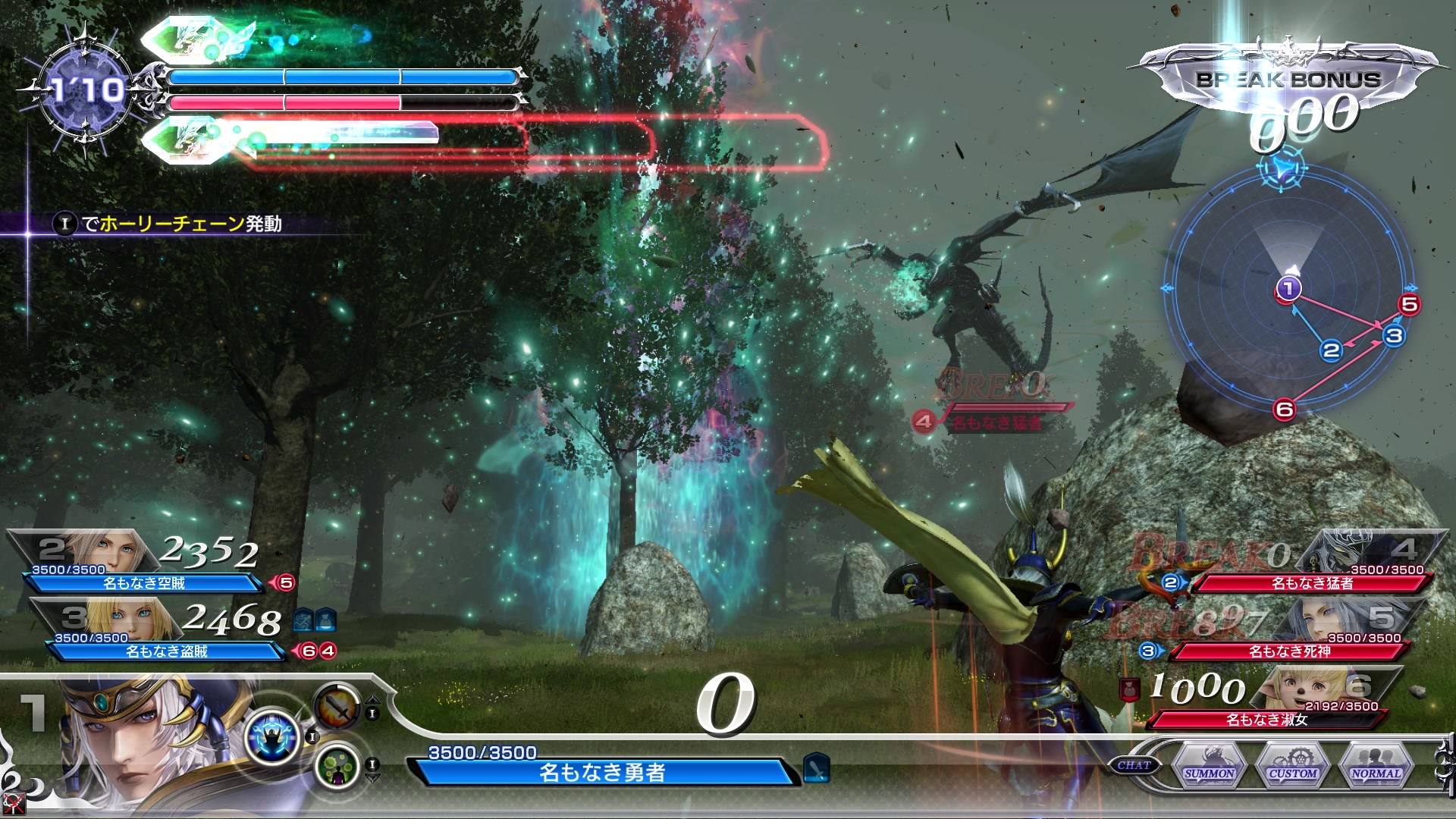Open the CHAT panel

pyautogui.click(x=1134, y=766)
